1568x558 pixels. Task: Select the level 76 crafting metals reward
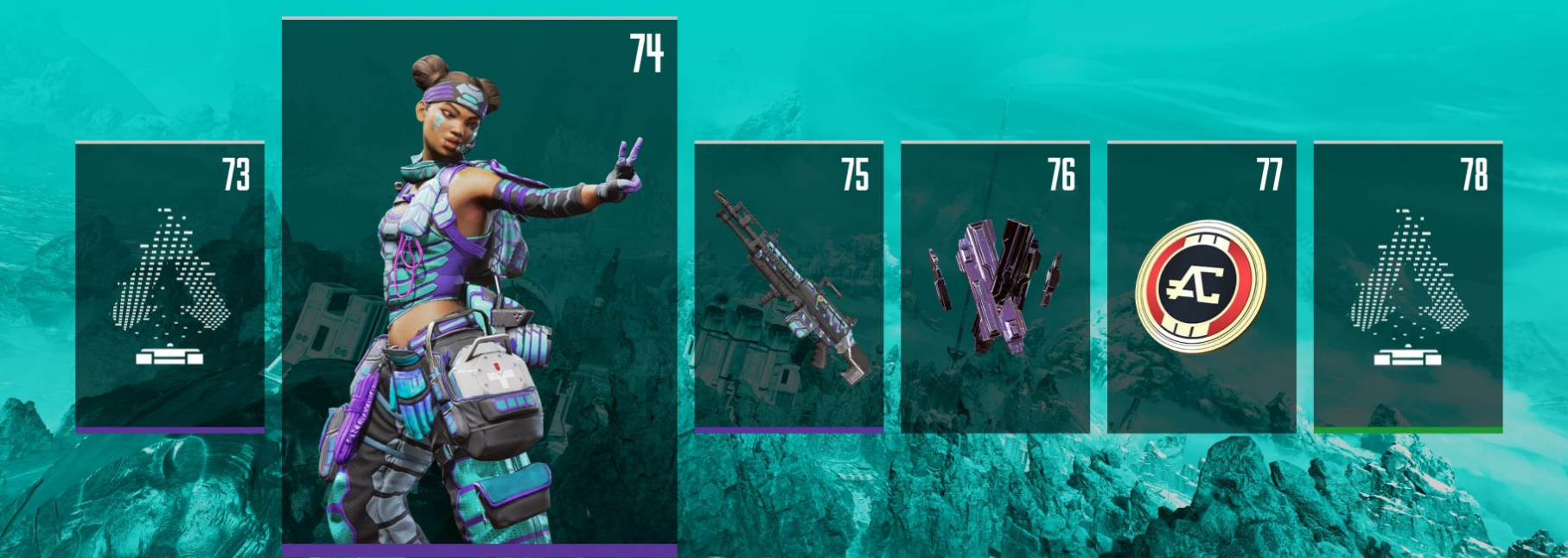coord(995,287)
